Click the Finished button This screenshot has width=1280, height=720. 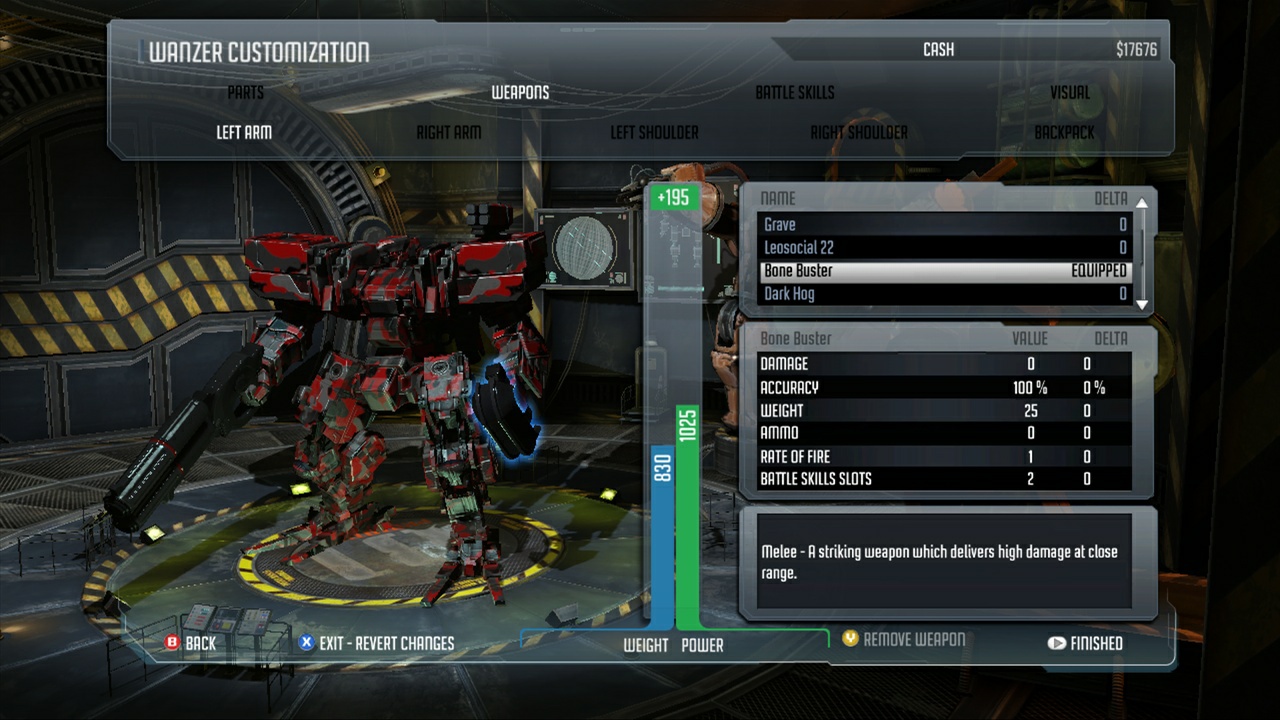[1093, 643]
